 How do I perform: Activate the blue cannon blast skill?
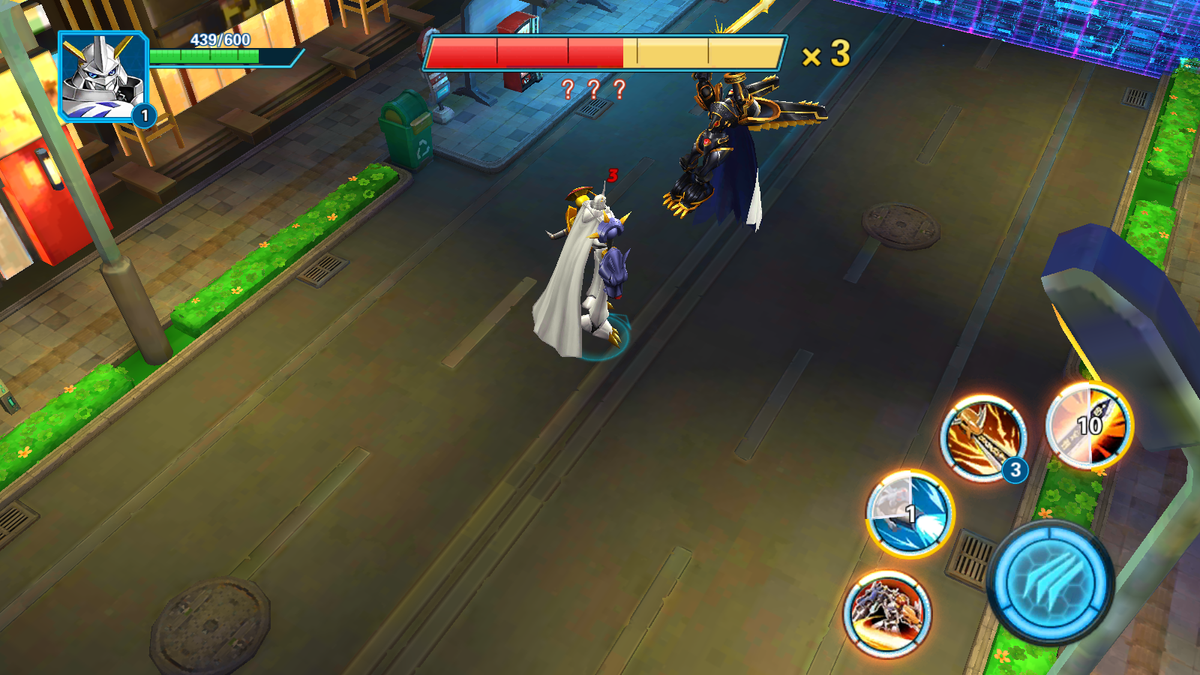click(909, 513)
